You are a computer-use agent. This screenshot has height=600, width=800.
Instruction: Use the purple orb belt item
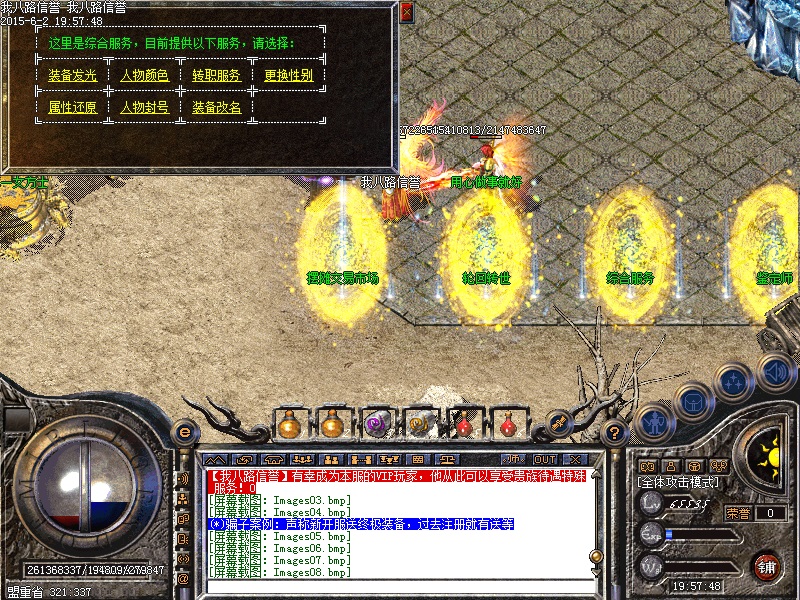[377, 424]
